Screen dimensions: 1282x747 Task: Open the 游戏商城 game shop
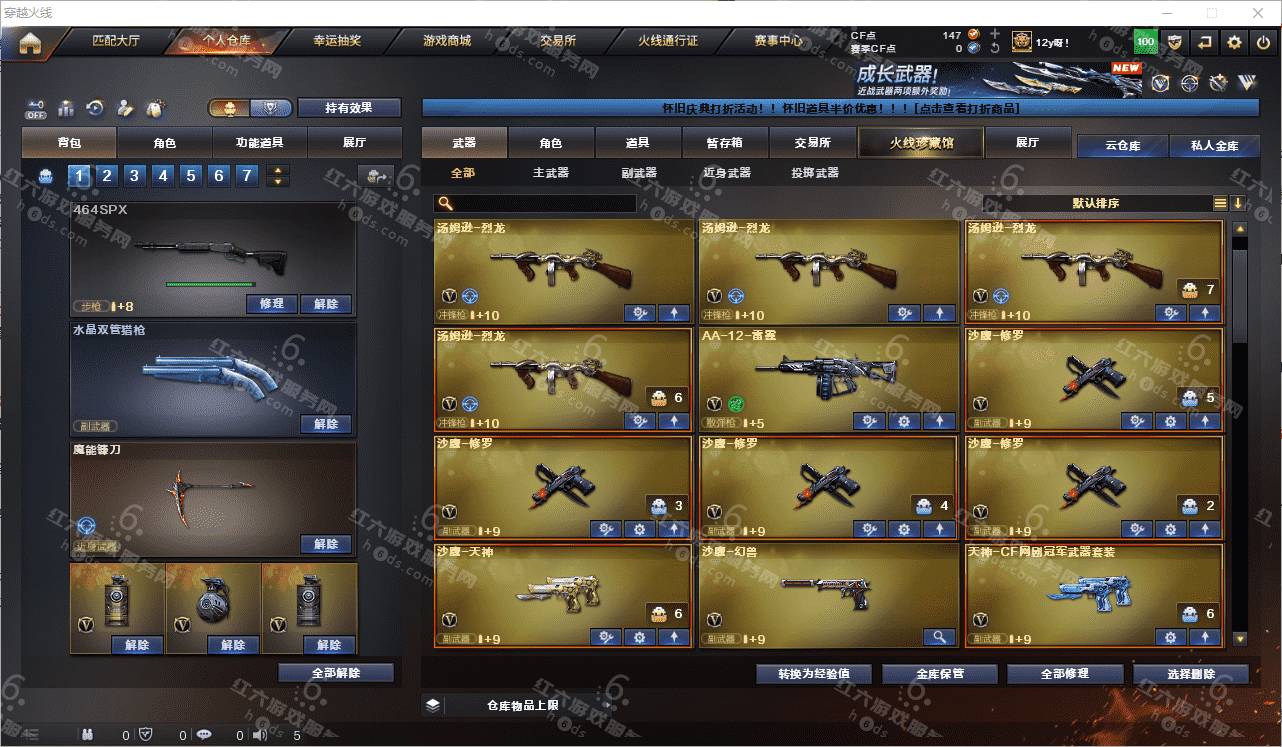pyautogui.click(x=447, y=41)
